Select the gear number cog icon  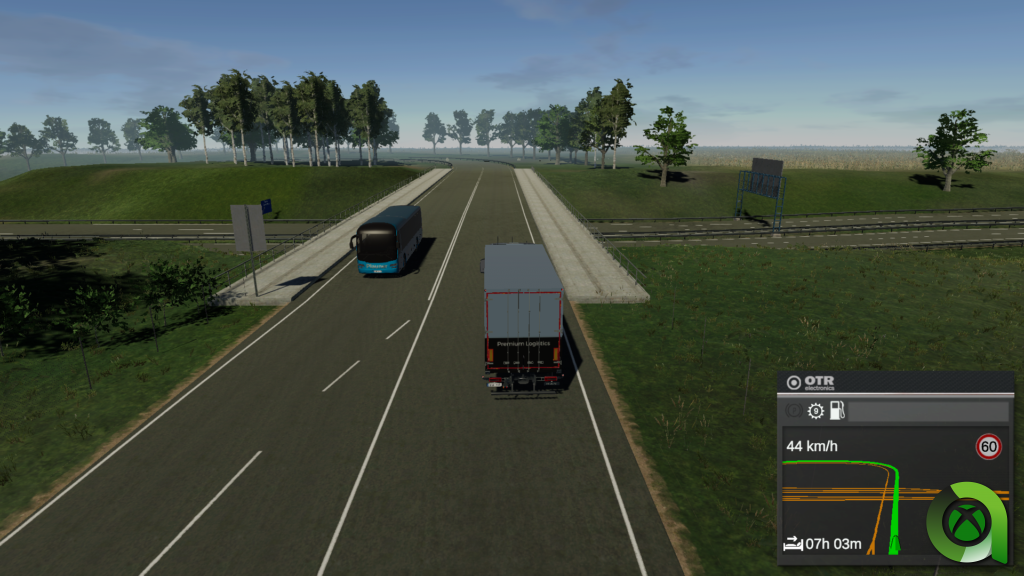coord(816,411)
